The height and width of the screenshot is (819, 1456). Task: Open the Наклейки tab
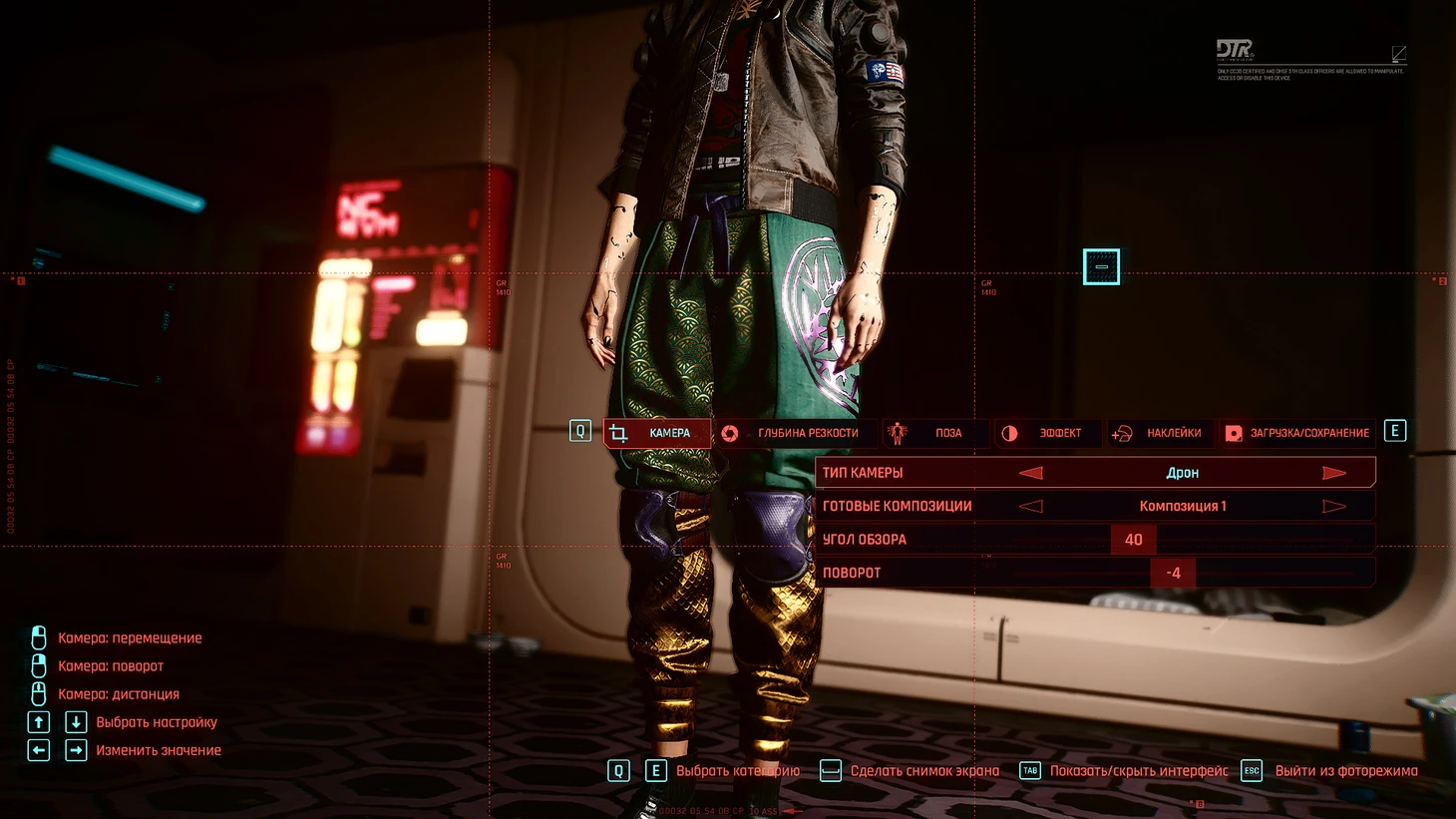pyautogui.click(x=1160, y=433)
